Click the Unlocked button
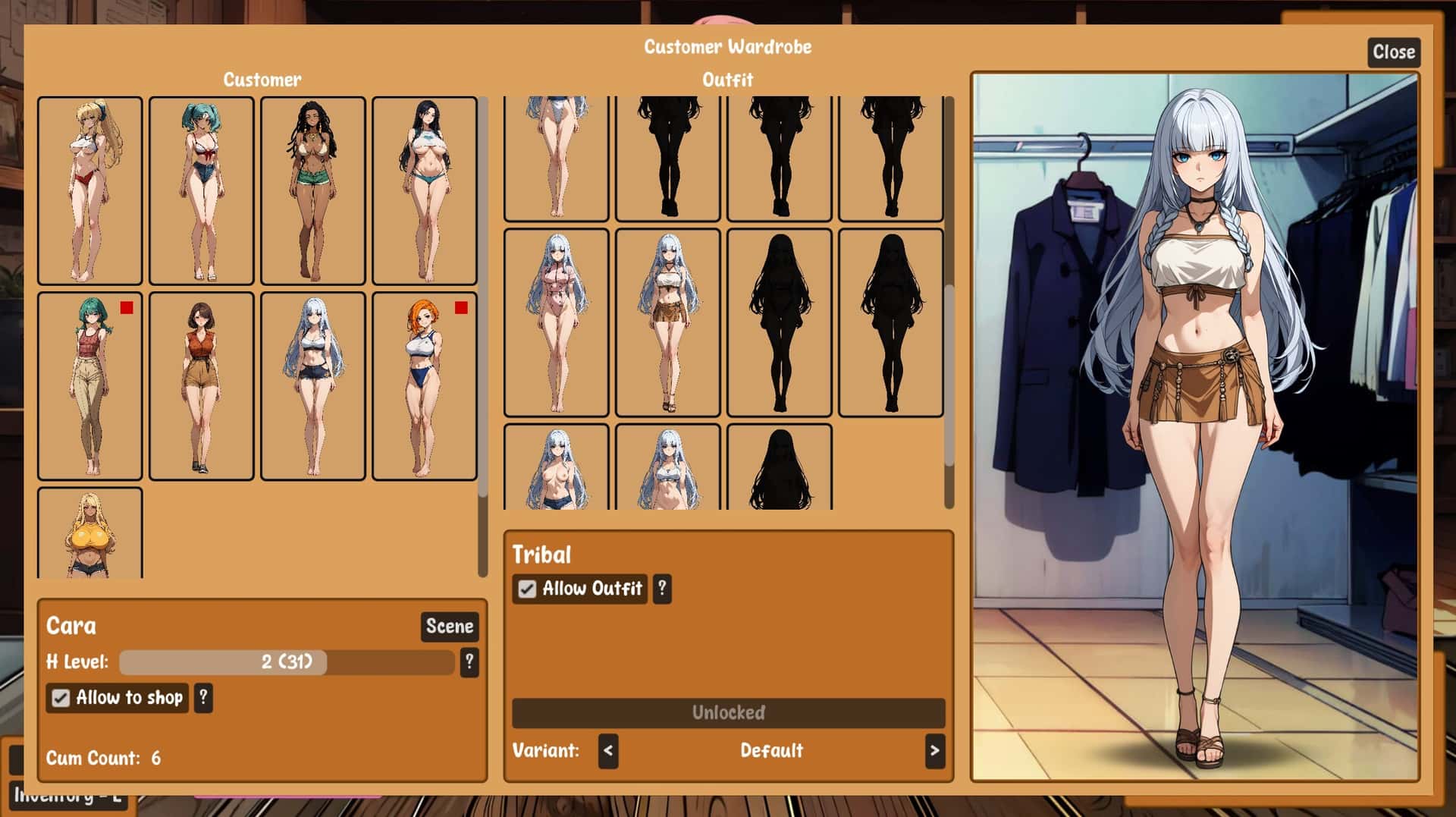The image size is (1456, 817). point(727,712)
